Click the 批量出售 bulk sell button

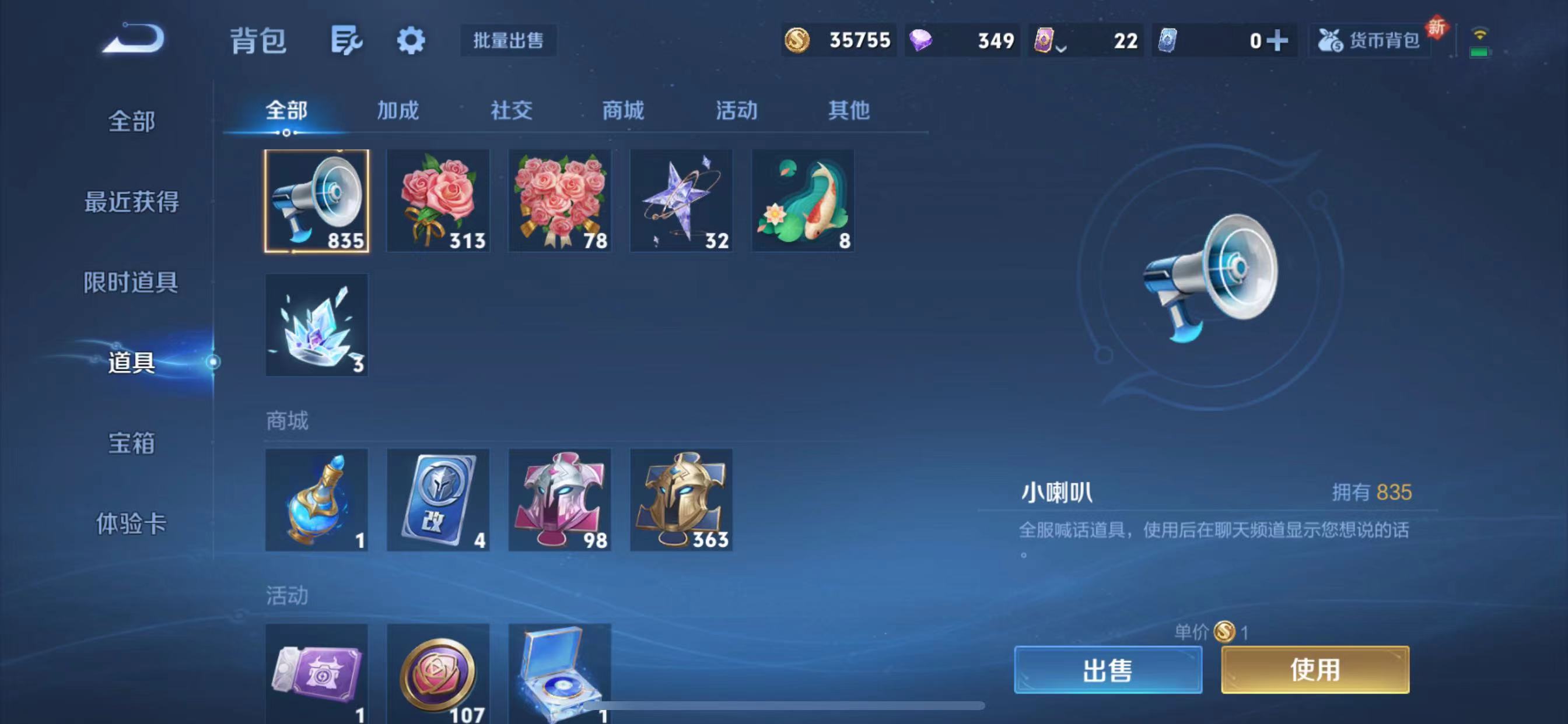[509, 41]
